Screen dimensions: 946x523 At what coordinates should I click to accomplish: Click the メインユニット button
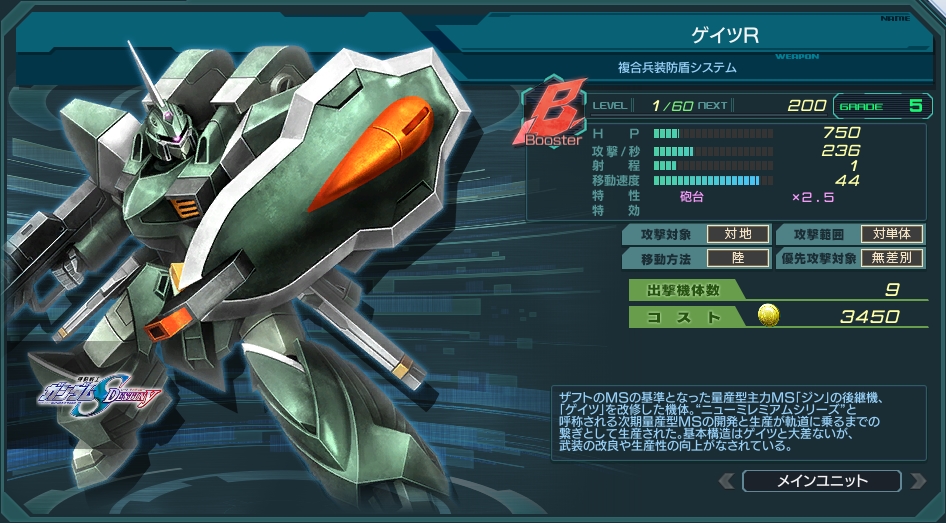click(822, 481)
